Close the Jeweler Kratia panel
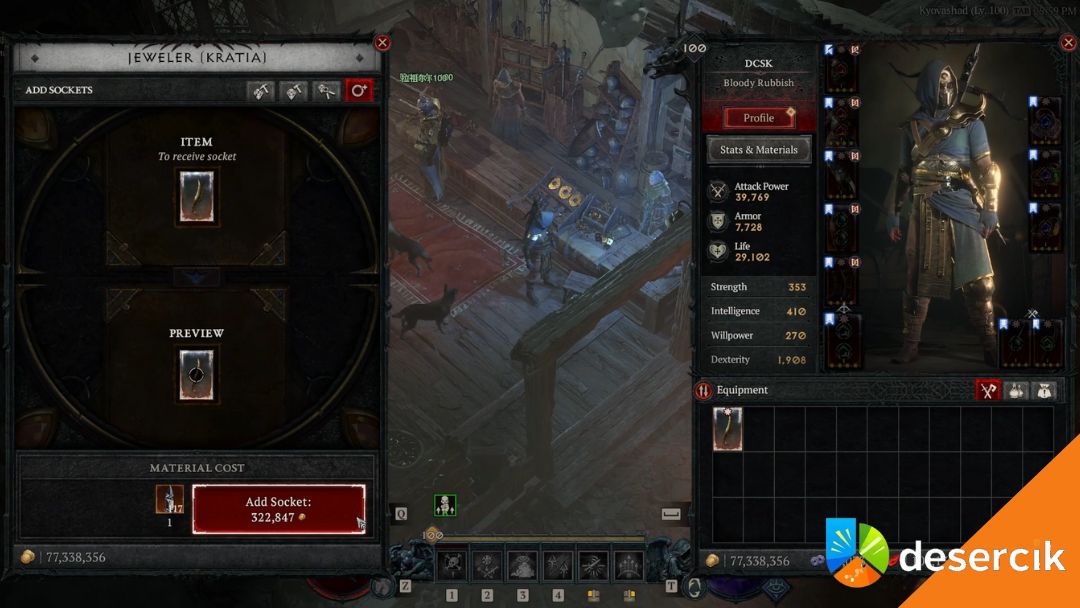The height and width of the screenshot is (608, 1080). [382, 42]
